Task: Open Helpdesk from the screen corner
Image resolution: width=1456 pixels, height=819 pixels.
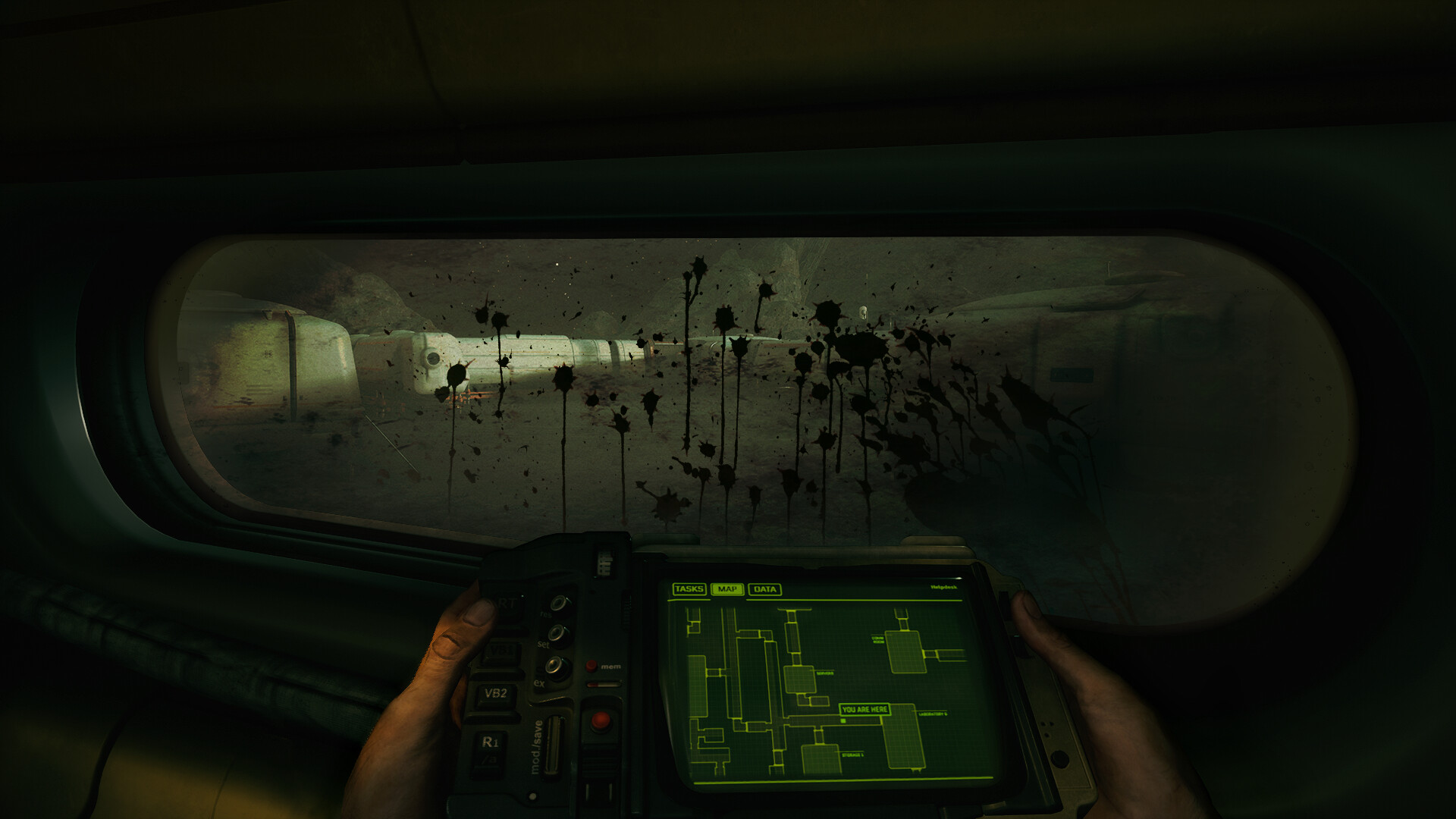Action: coord(944,587)
